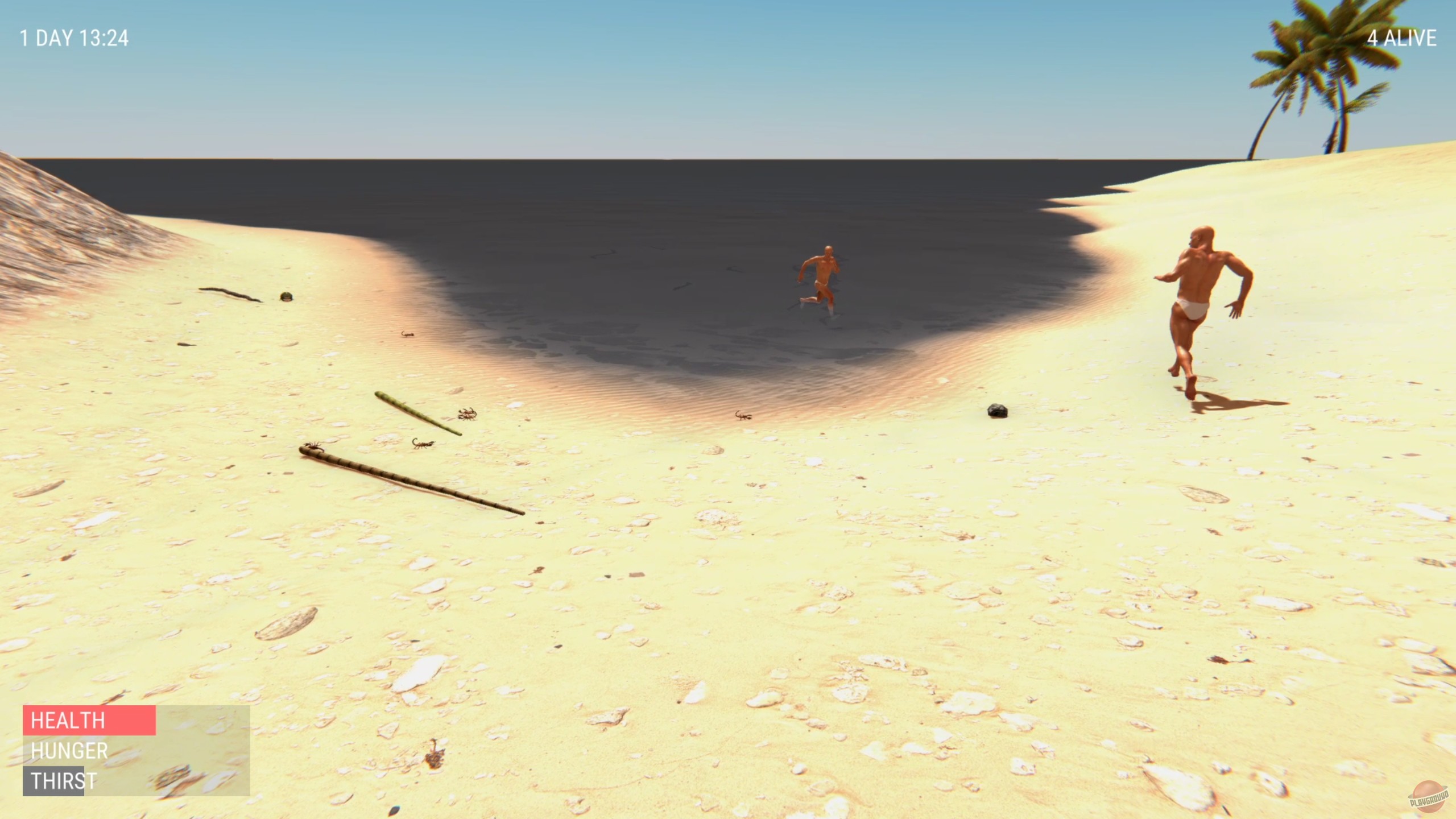Expand the day timer readout

click(74, 39)
